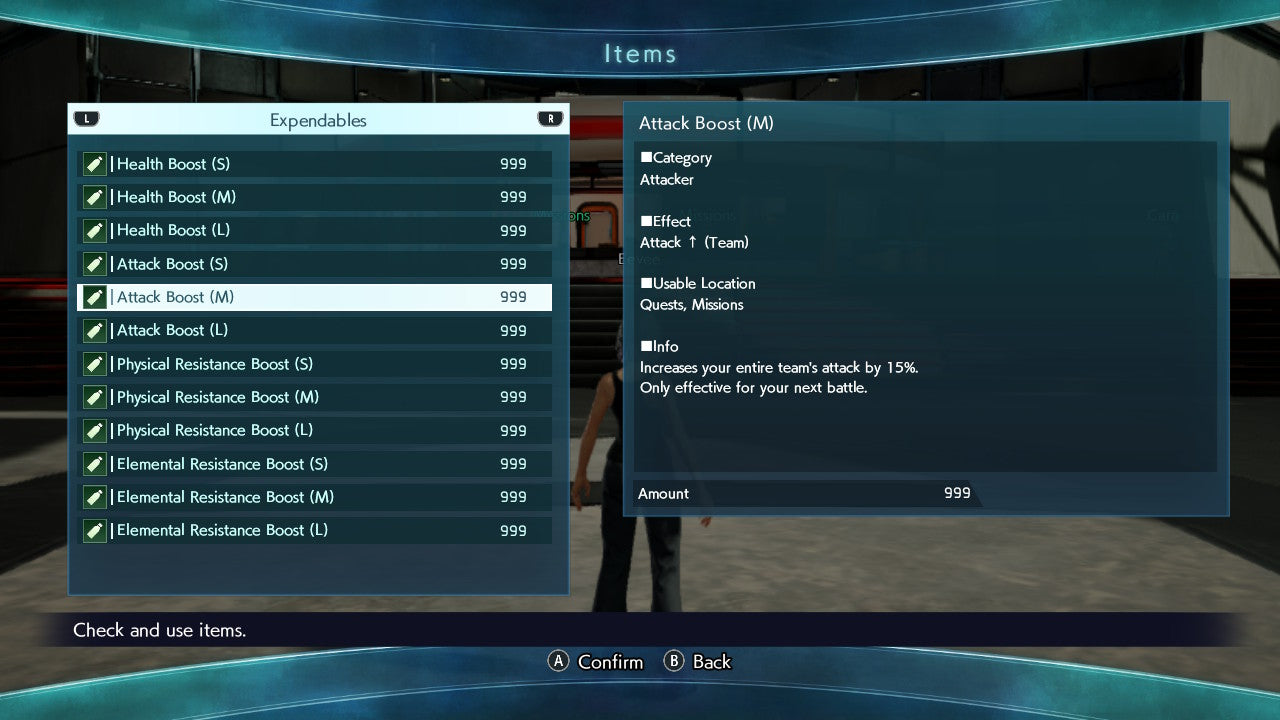Image resolution: width=1280 pixels, height=720 pixels.
Task: Pick Physical Resistance Boost (M)
Action: coord(315,397)
